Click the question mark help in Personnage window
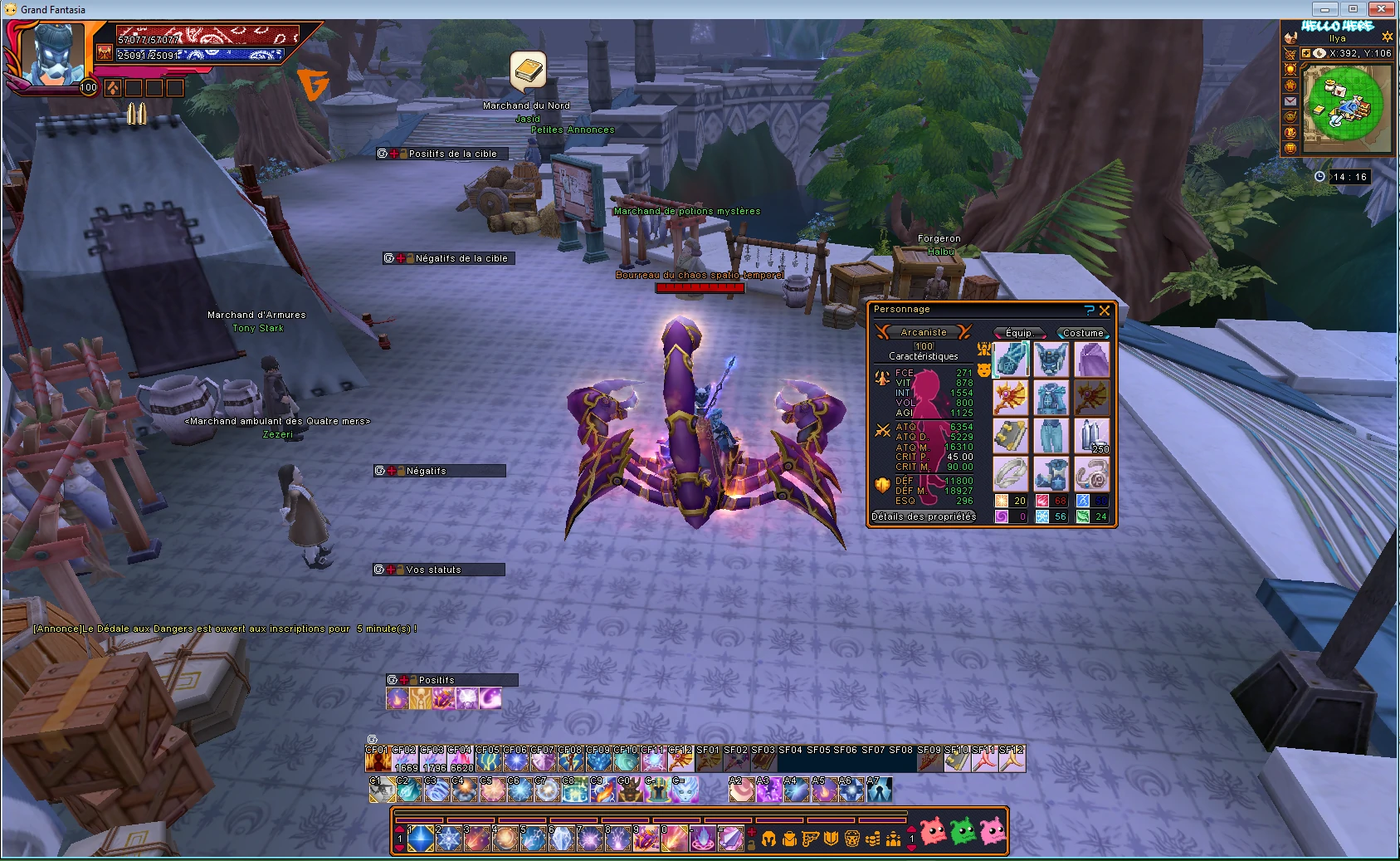 [1090, 311]
